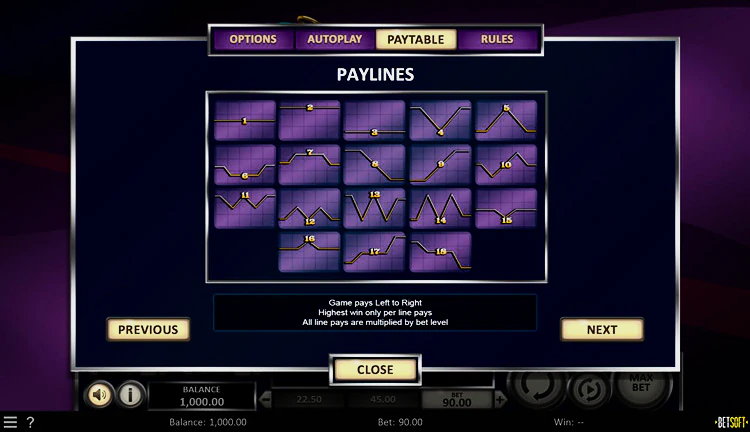Click the Max Bet button
Image resolution: width=750 pixels, height=432 pixels.
(x=640, y=384)
